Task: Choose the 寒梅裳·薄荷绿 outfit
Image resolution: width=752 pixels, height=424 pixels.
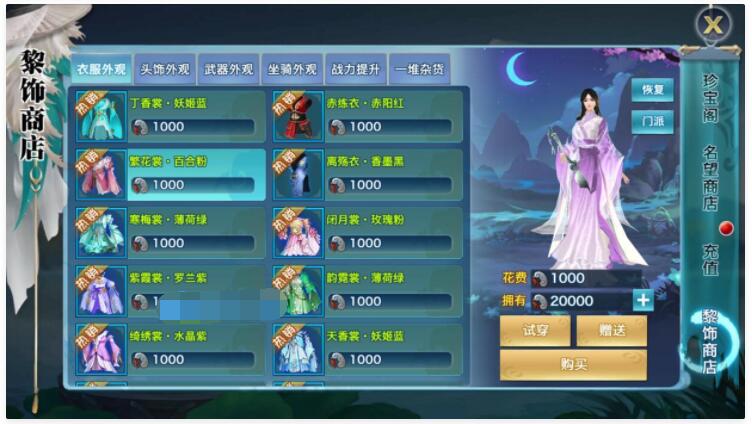Action: pyautogui.click(x=170, y=233)
